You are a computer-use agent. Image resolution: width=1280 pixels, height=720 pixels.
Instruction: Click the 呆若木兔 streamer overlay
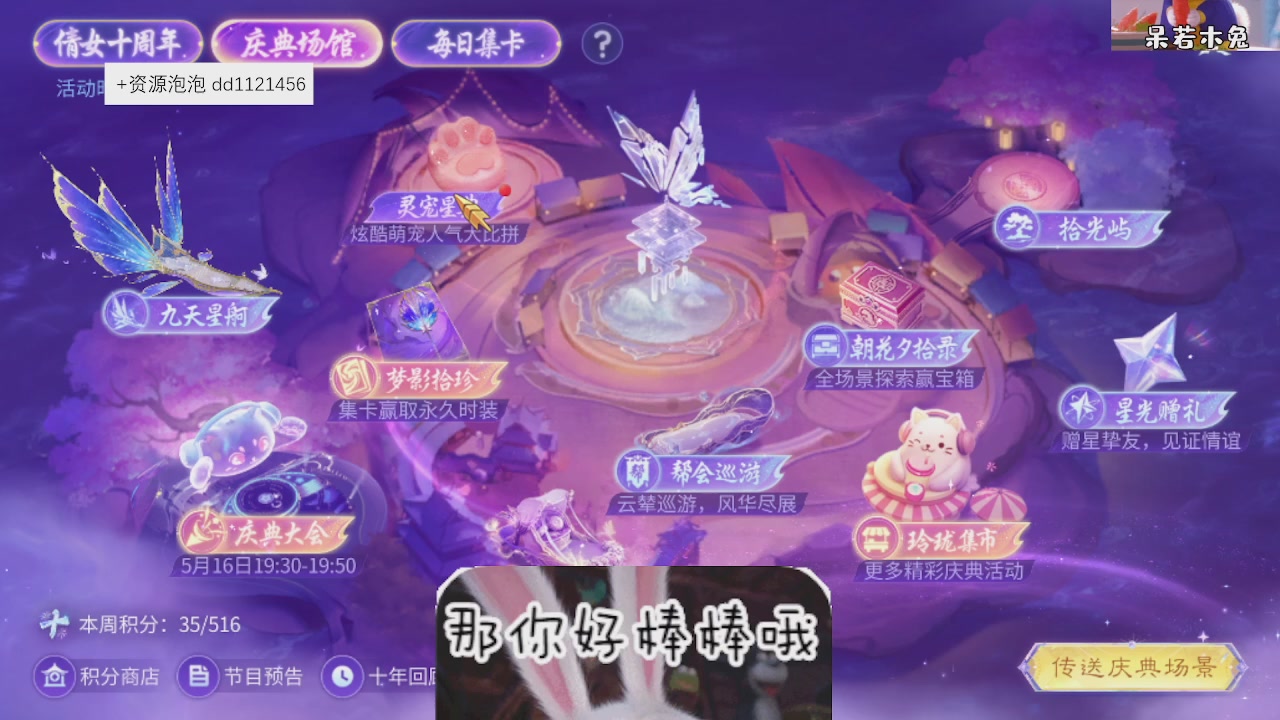pos(1197,31)
